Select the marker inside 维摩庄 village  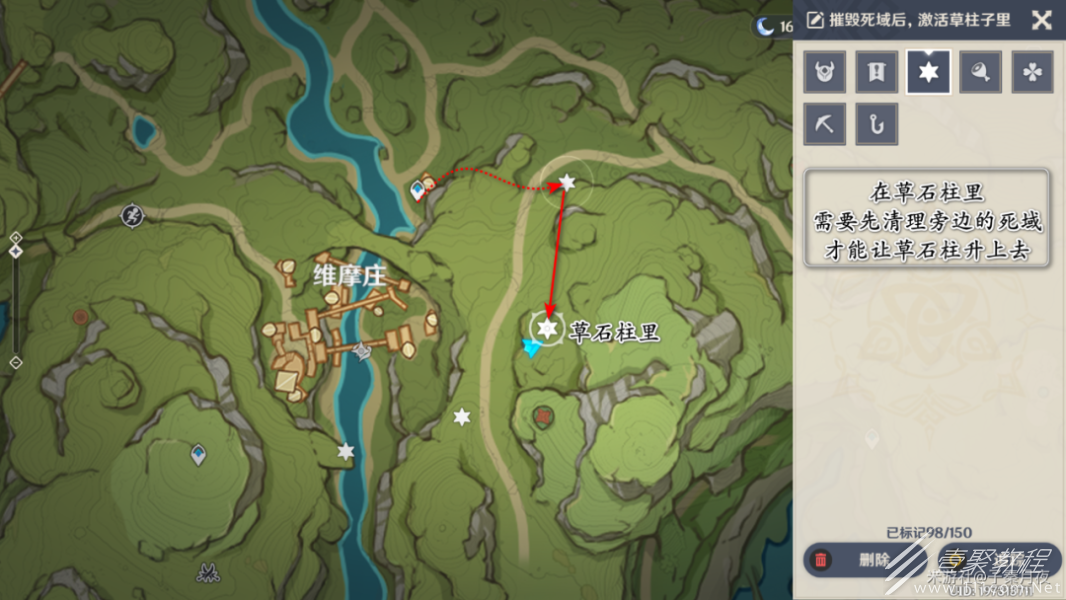click(x=364, y=351)
